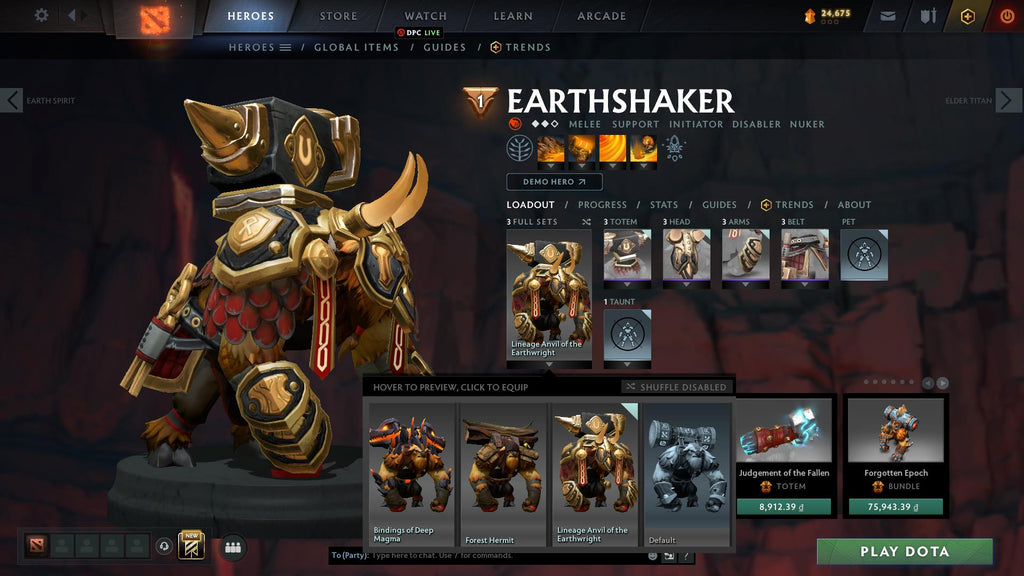Open the Arcade tab
Screen dimensions: 1024x576
pos(601,16)
